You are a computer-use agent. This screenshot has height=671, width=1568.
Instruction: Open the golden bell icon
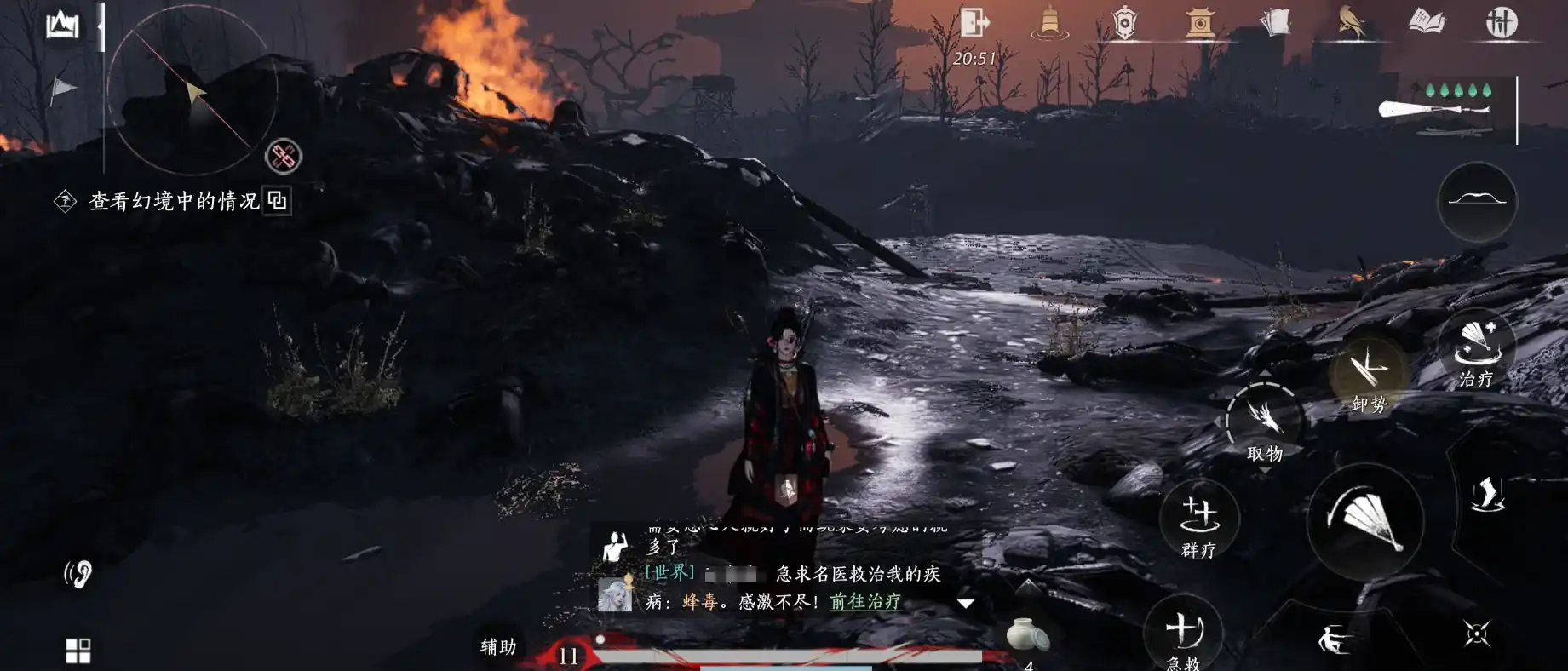[x=1049, y=23]
